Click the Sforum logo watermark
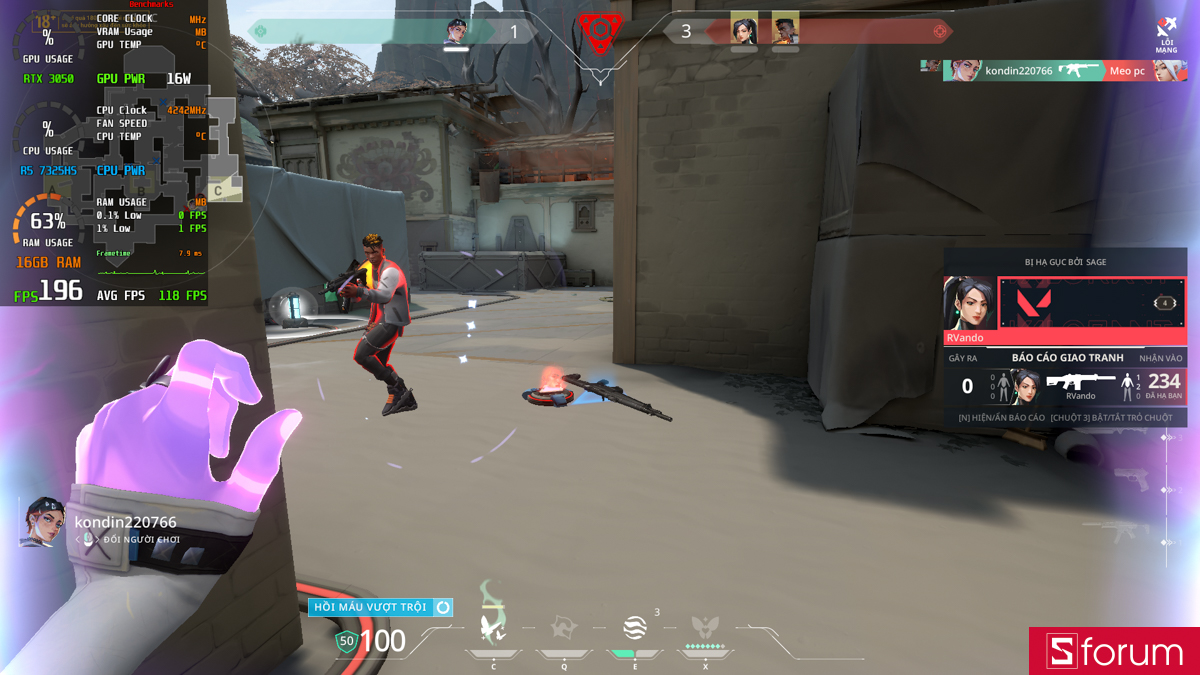Screen dimensions: 1200x675 tap(1114, 651)
